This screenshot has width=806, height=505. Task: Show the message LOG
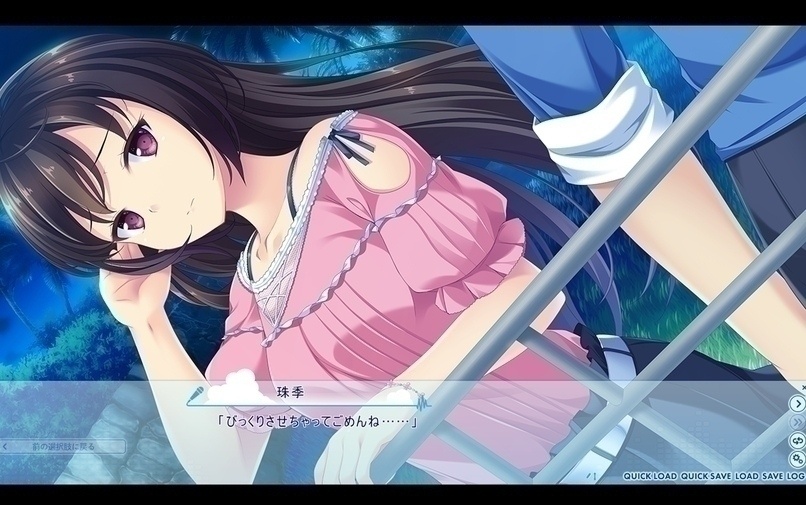pyautogui.click(x=797, y=477)
